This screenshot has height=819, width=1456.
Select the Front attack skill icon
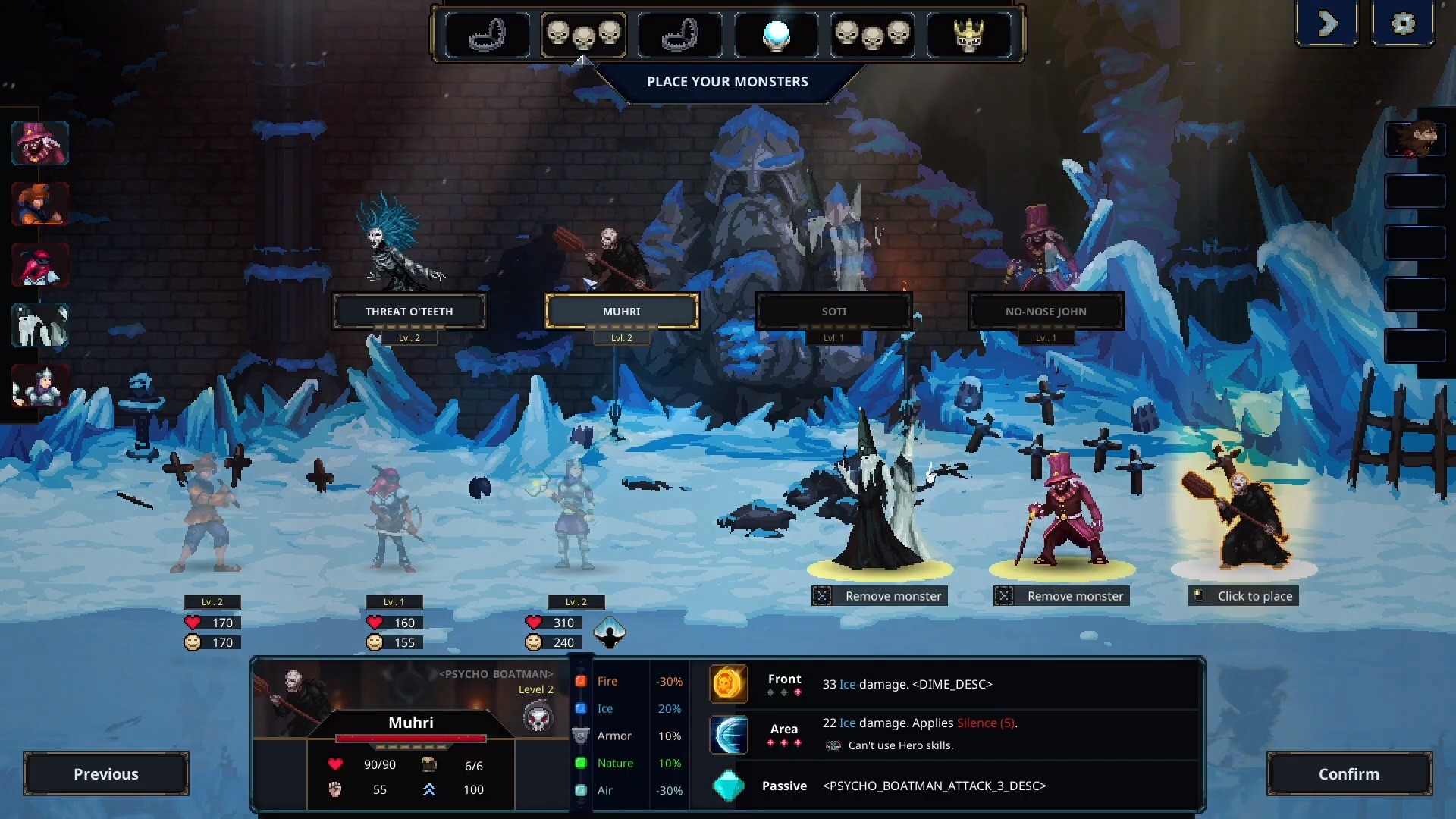pos(728,684)
